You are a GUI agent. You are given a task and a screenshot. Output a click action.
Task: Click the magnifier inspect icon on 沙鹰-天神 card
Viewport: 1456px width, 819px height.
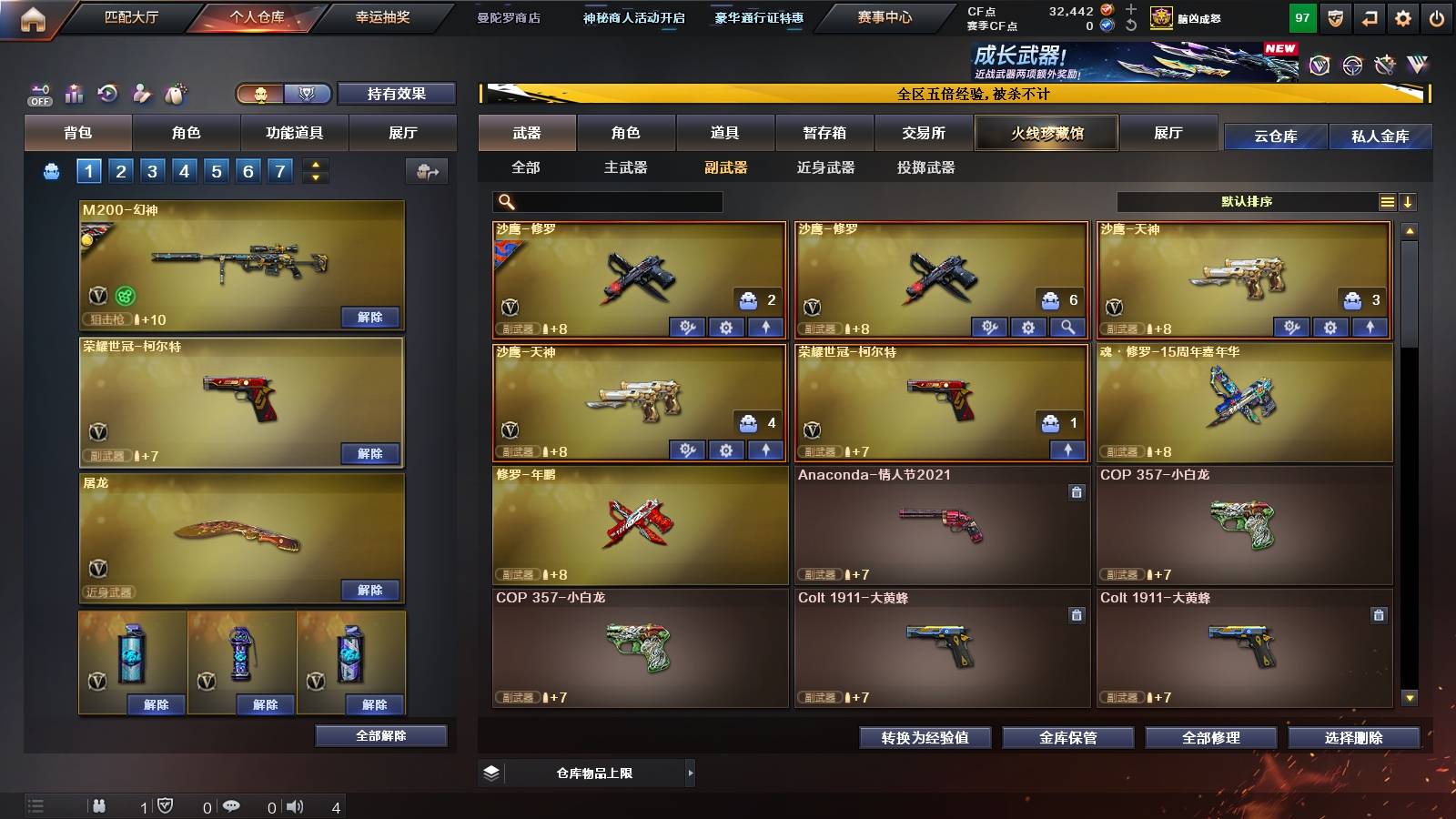(x=1067, y=326)
